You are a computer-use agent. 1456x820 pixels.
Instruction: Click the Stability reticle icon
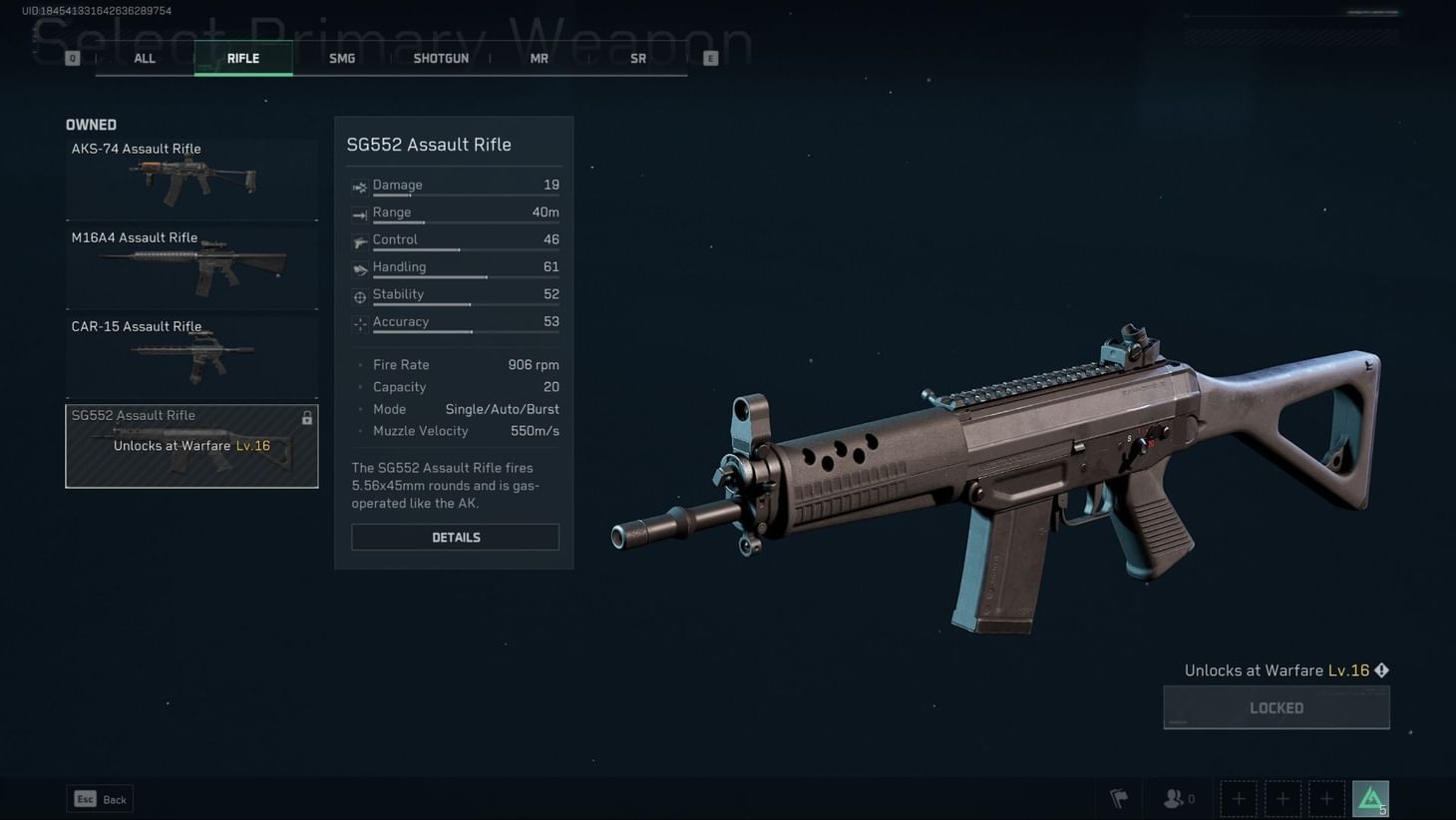359,296
